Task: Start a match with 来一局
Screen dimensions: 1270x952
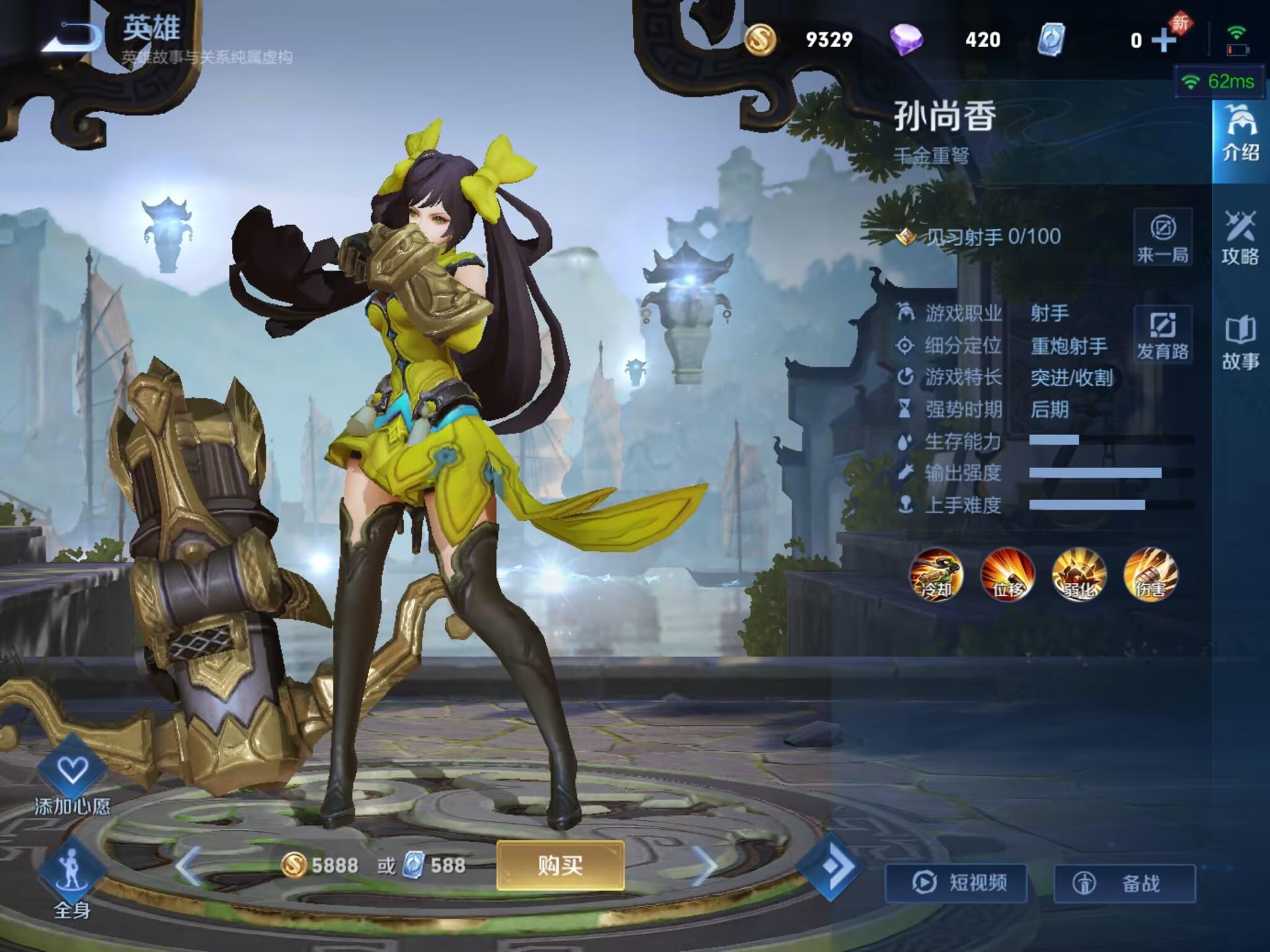Action: [x=1162, y=238]
